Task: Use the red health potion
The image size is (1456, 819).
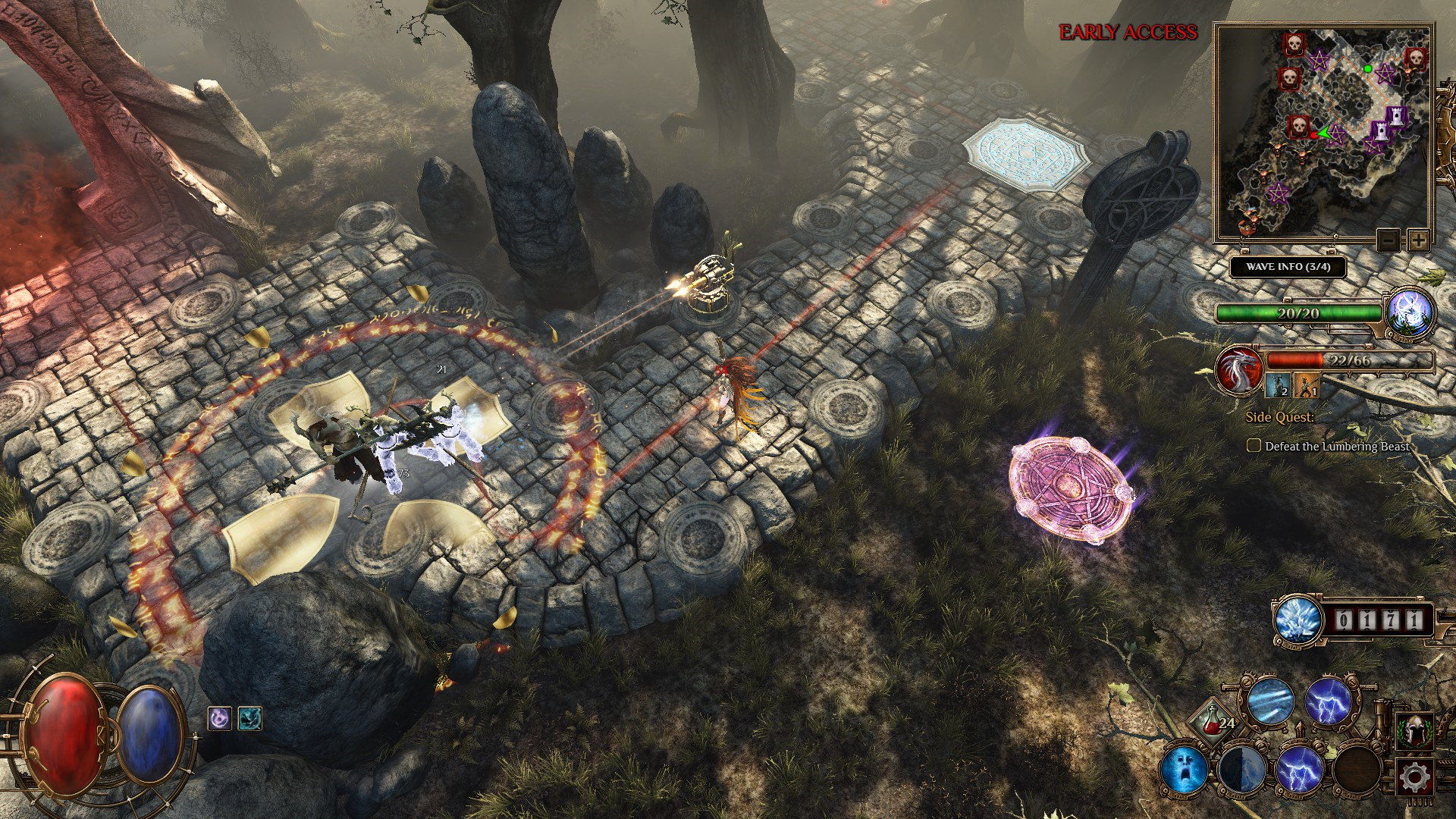Action: tap(1213, 724)
